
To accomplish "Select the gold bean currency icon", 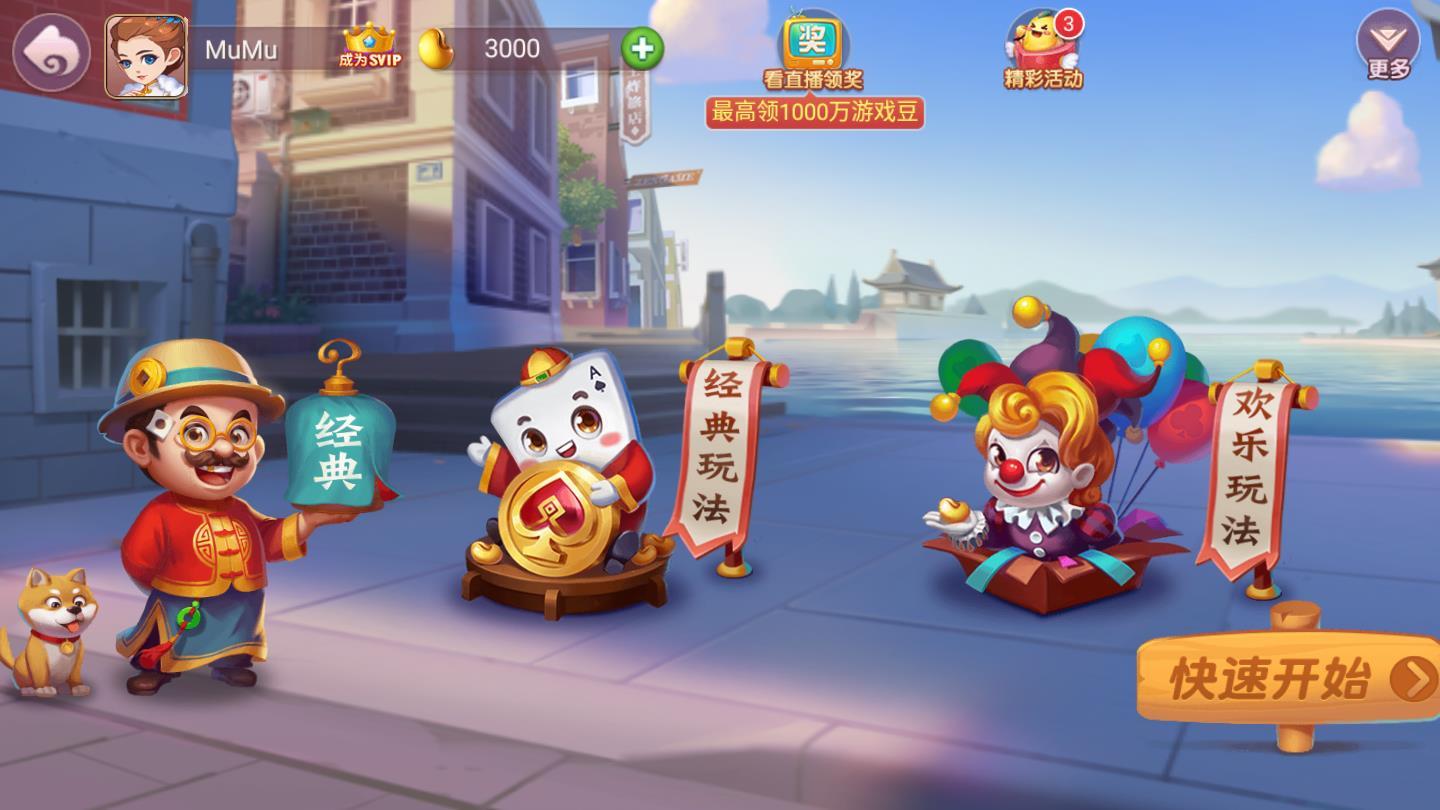I will click(436, 49).
